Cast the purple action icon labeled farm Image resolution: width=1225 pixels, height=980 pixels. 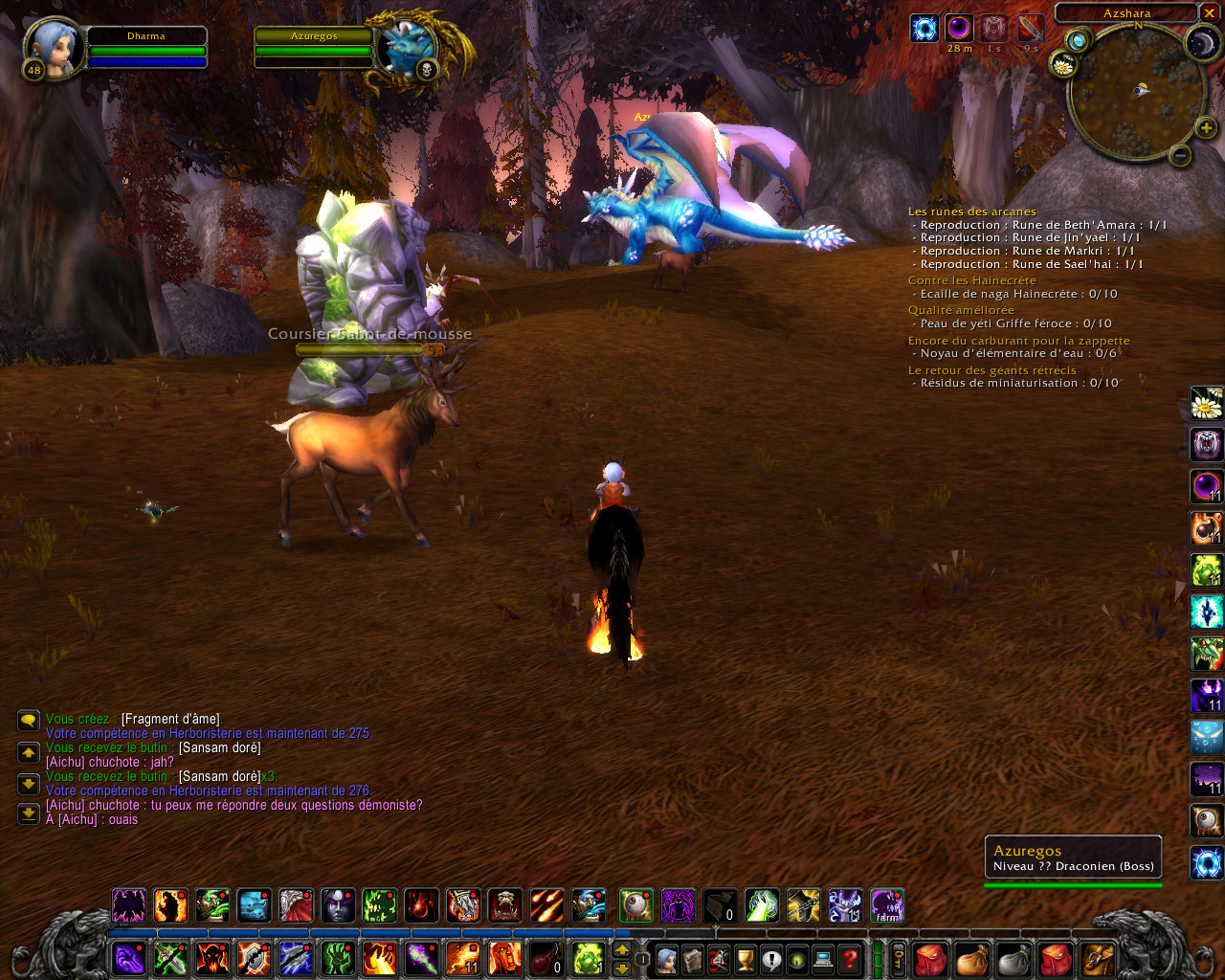[x=887, y=905]
